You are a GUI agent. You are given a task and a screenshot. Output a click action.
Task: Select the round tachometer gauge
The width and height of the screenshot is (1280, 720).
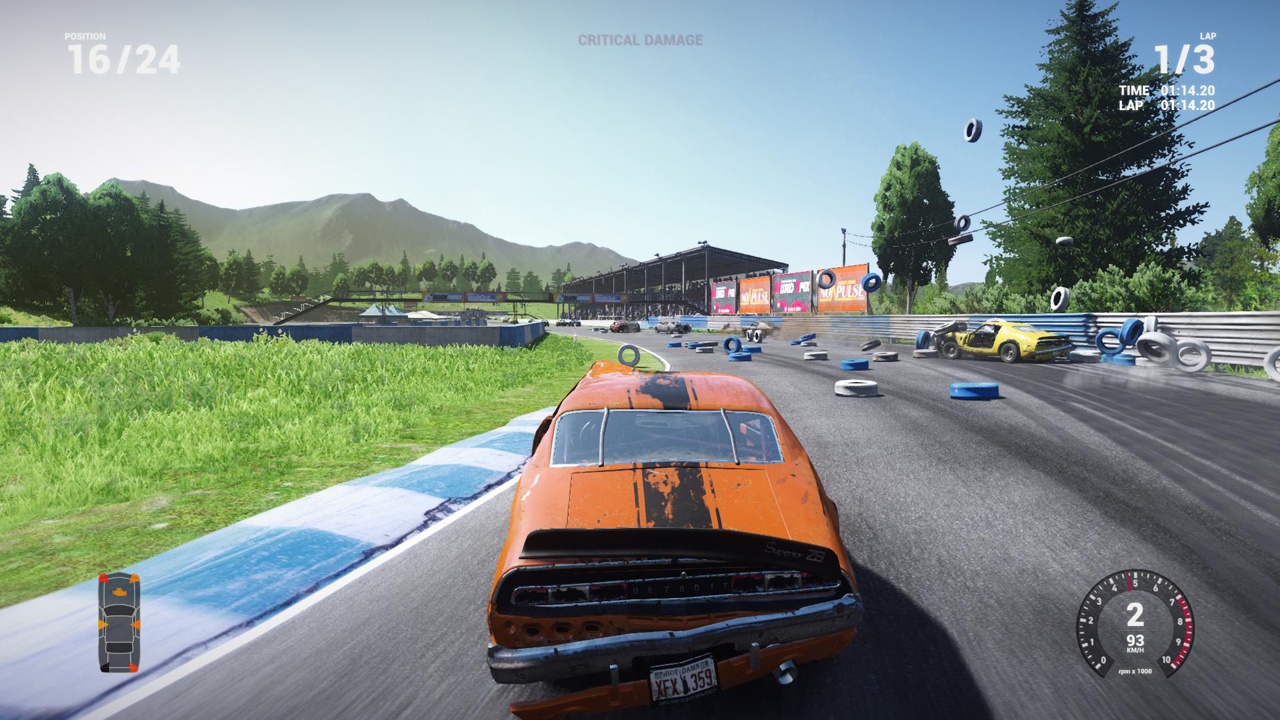1134,623
